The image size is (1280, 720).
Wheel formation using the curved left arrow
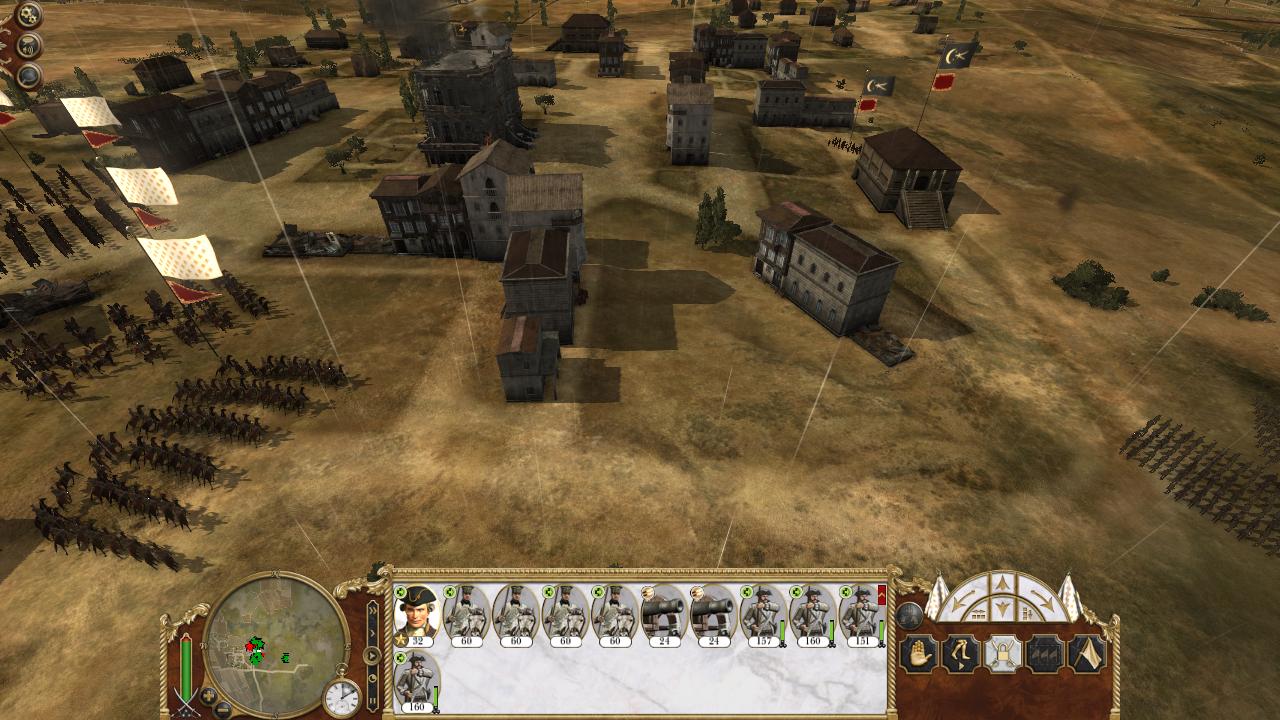(x=960, y=601)
